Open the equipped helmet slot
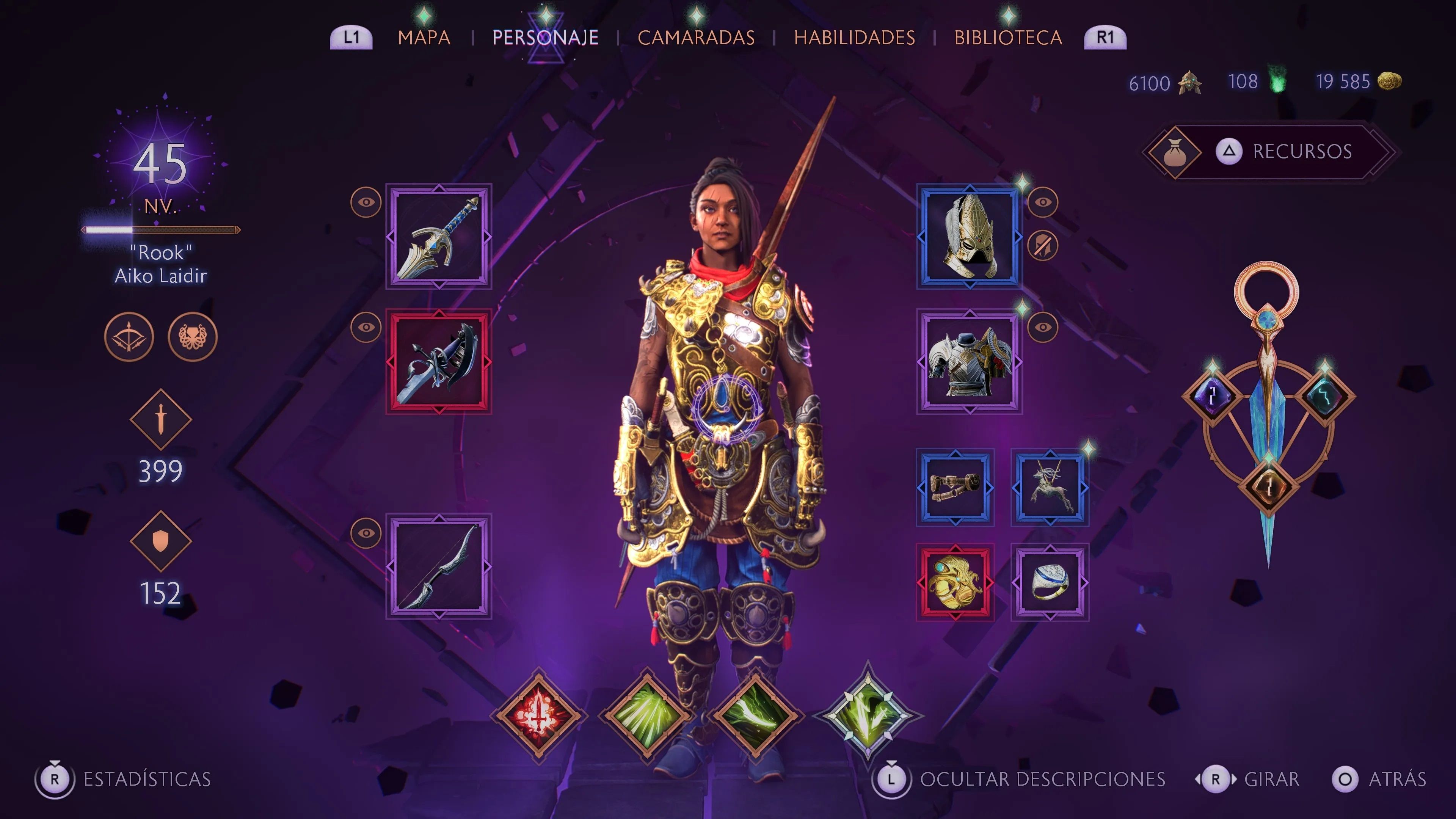The height and width of the screenshot is (819, 1456). (x=970, y=237)
